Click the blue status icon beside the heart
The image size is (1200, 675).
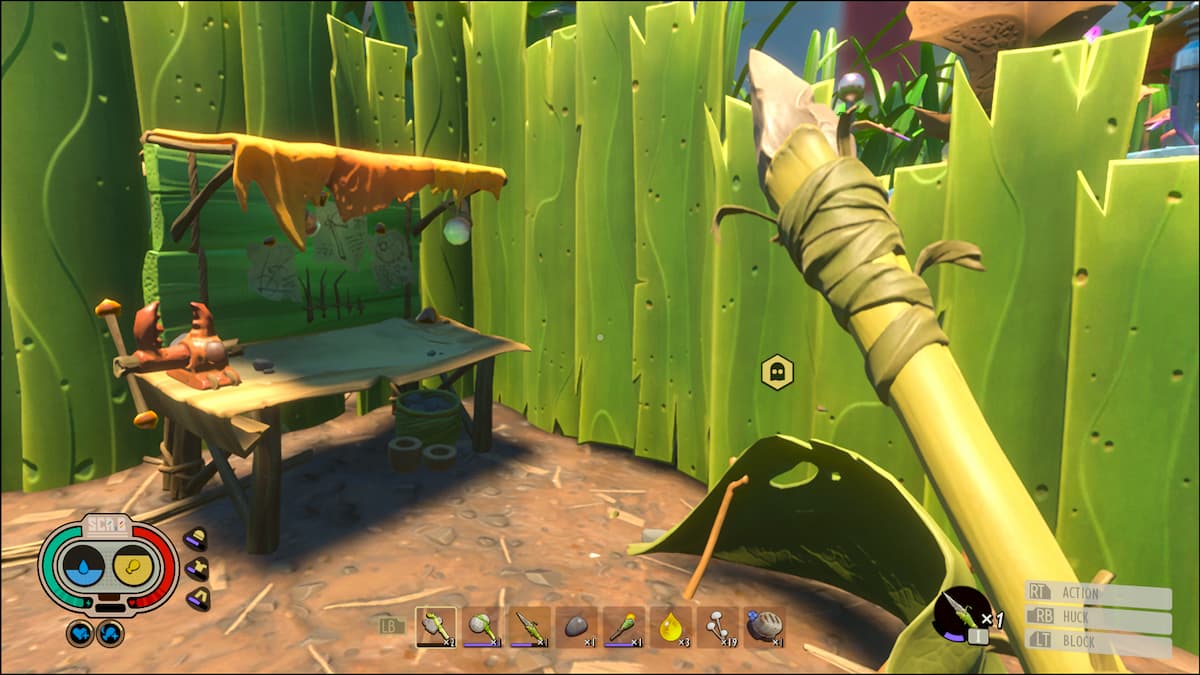click(x=110, y=633)
